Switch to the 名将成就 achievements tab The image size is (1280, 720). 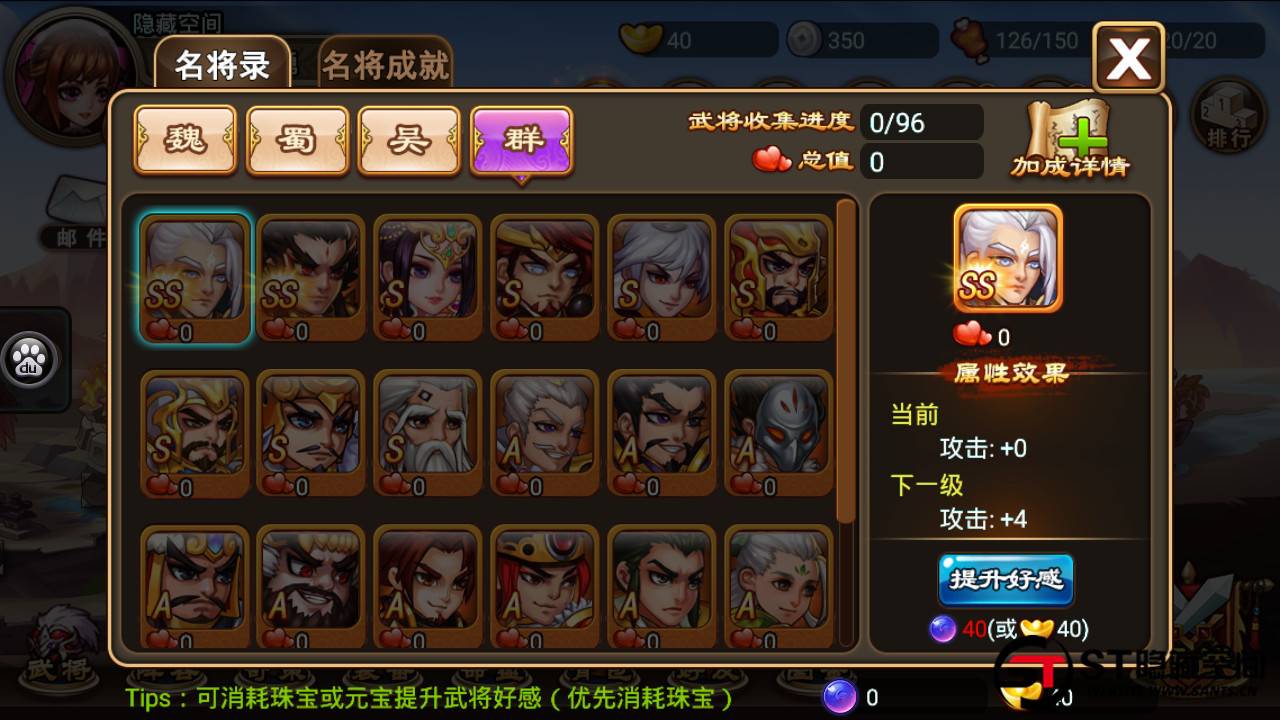click(385, 62)
